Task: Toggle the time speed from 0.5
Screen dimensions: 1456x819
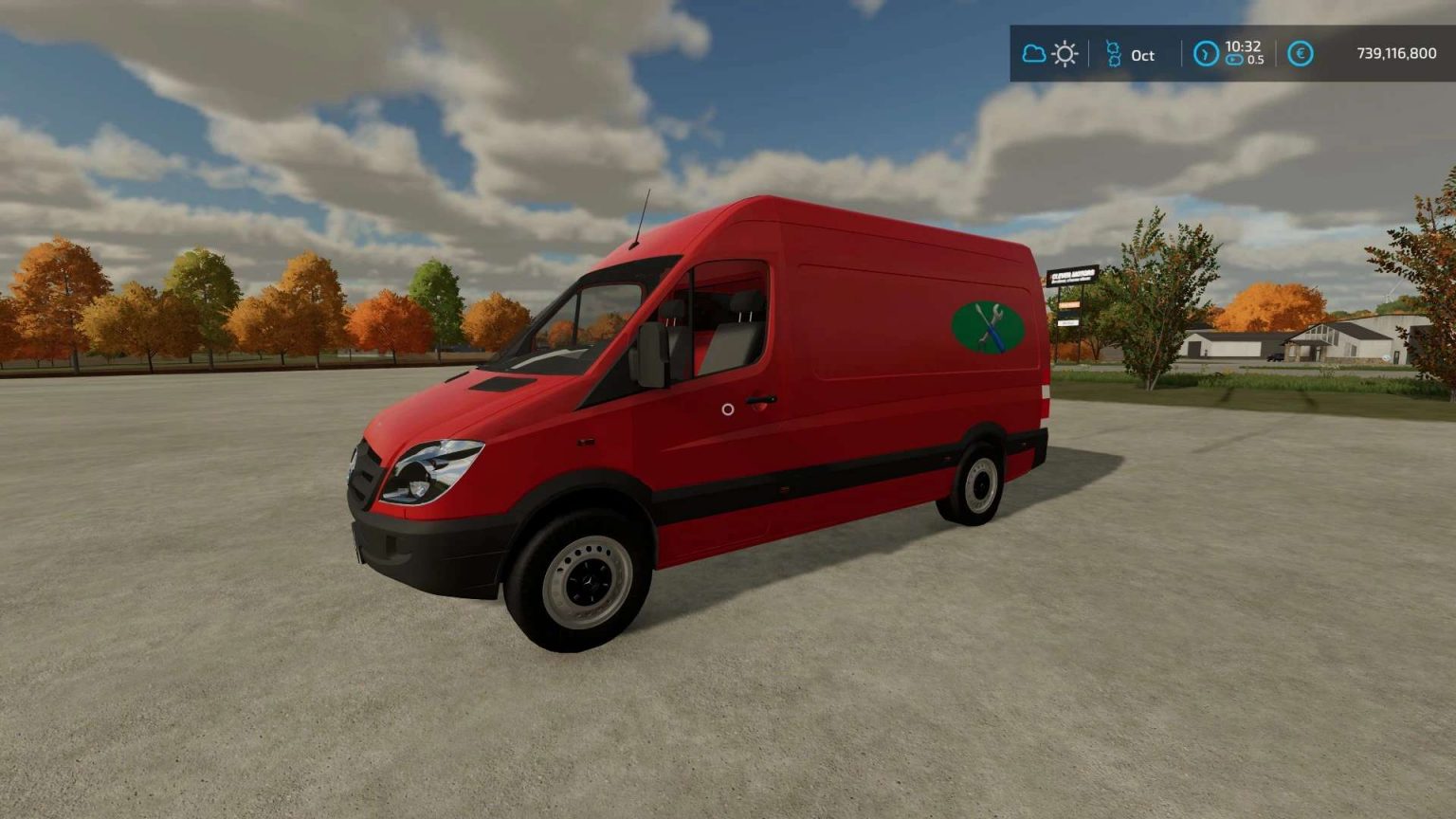Action: point(1235,61)
